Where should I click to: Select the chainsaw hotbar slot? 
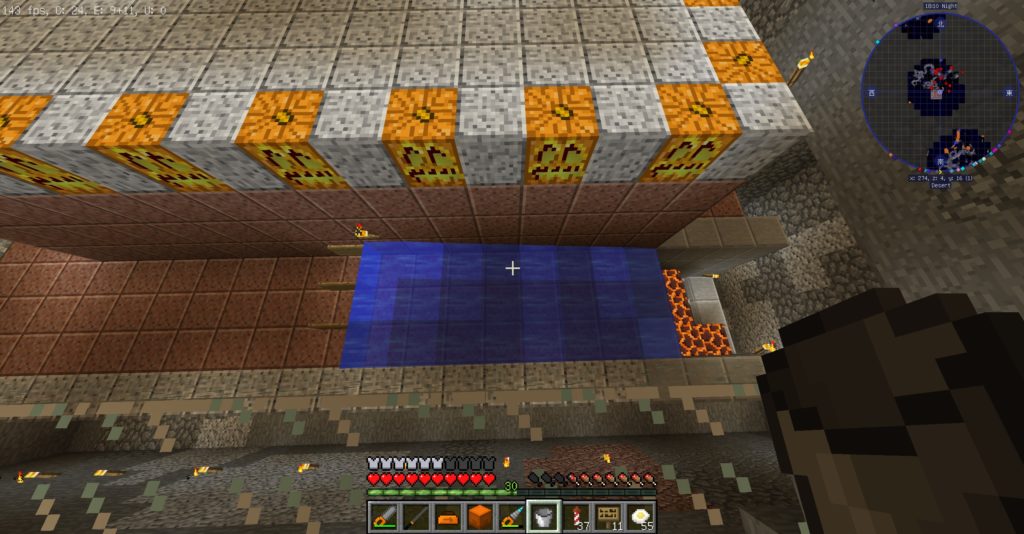click(x=383, y=516)
